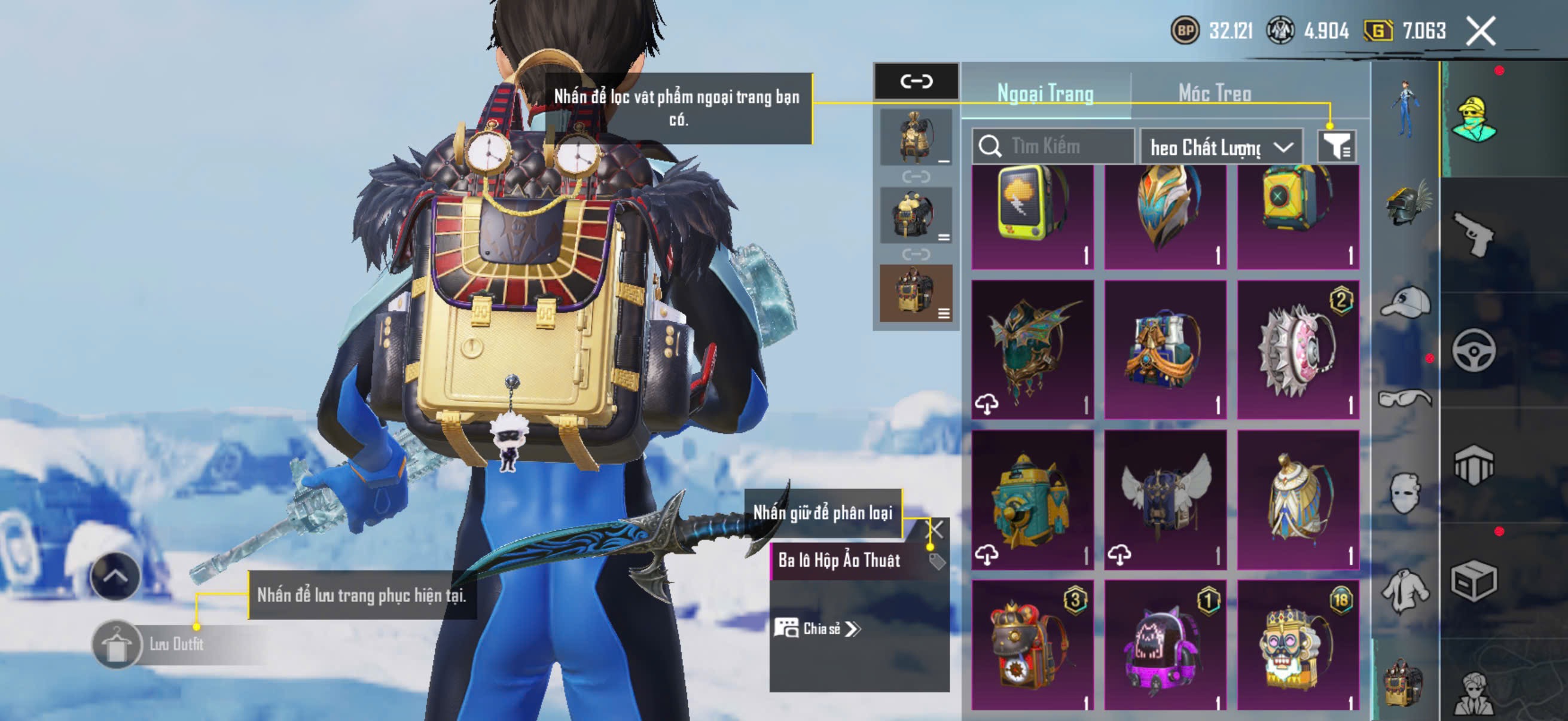Click the link toggle button above backpack levels
The height and width of the screenshot is (721, 1568).
916,81
